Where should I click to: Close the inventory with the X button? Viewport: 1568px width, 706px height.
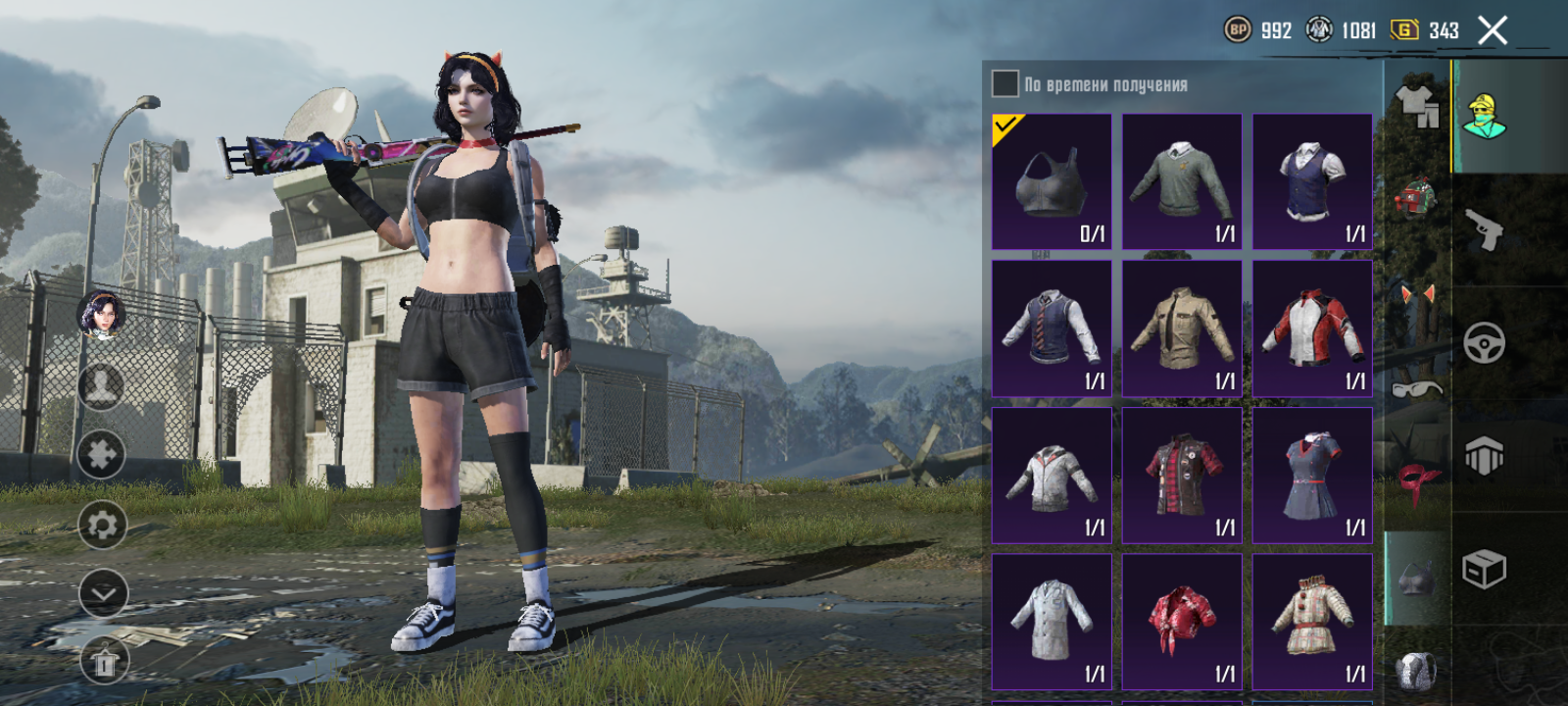click(1493, 31)
